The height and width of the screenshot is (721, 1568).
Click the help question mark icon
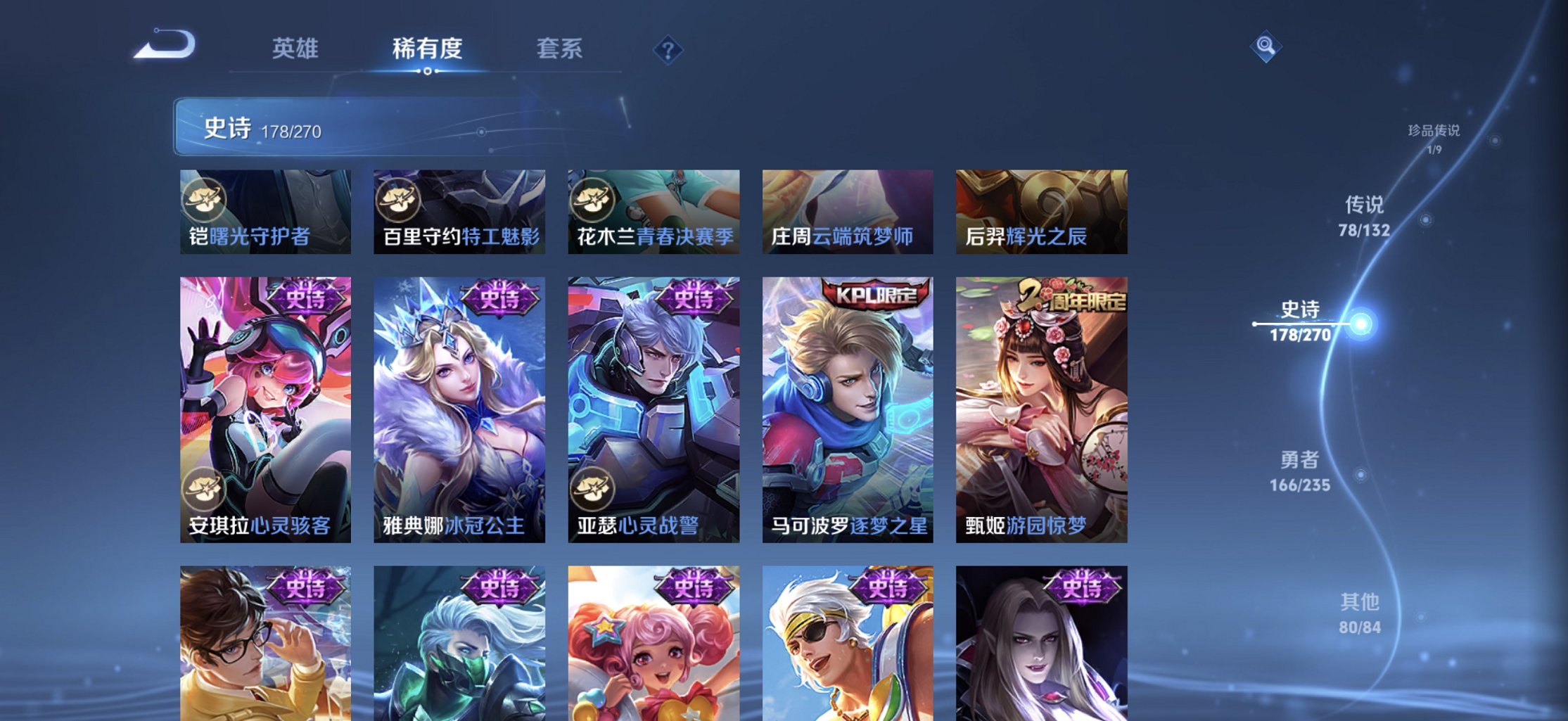point(667,49)
